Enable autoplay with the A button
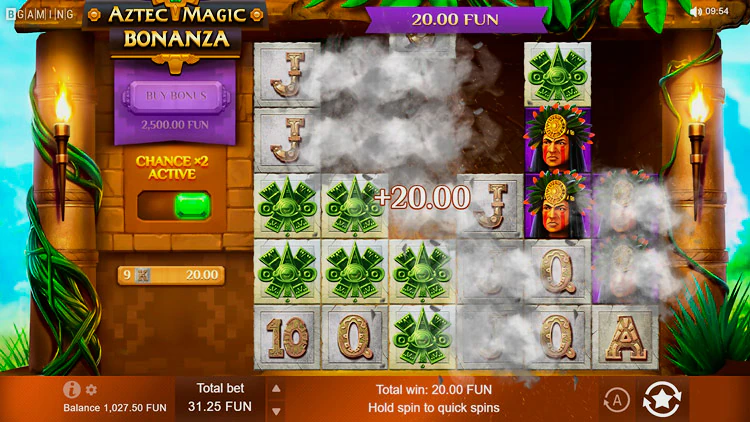 click(616, 400)
